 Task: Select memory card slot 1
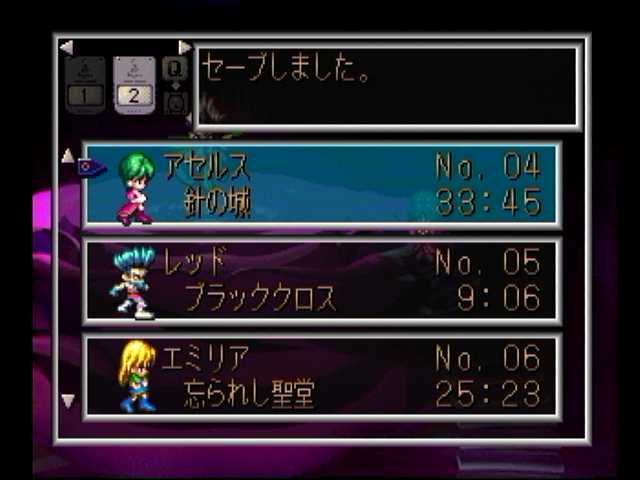point(85,84)
